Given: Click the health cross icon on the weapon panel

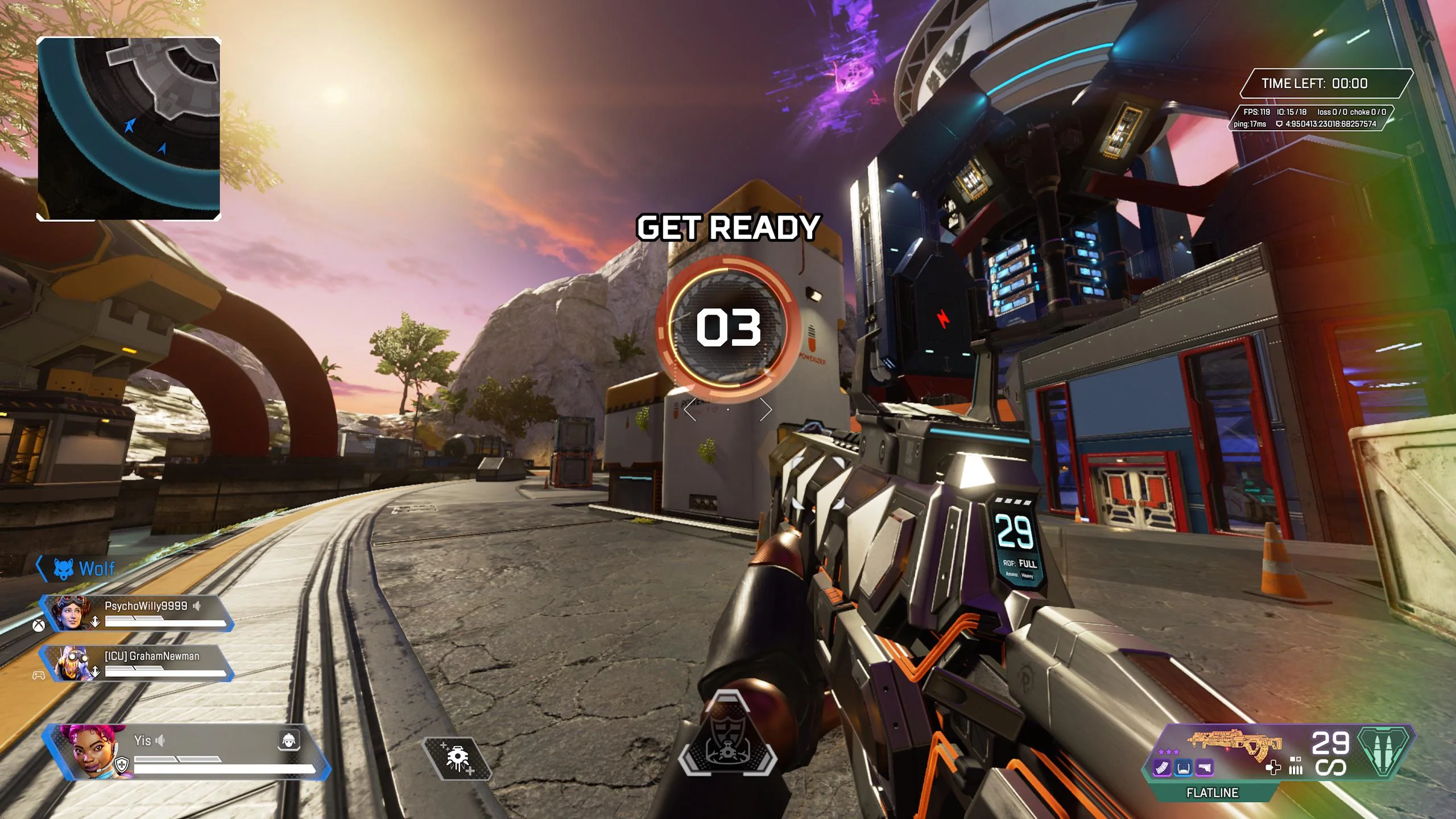Looking at the screenshot, I should (x=1274, y=768).
